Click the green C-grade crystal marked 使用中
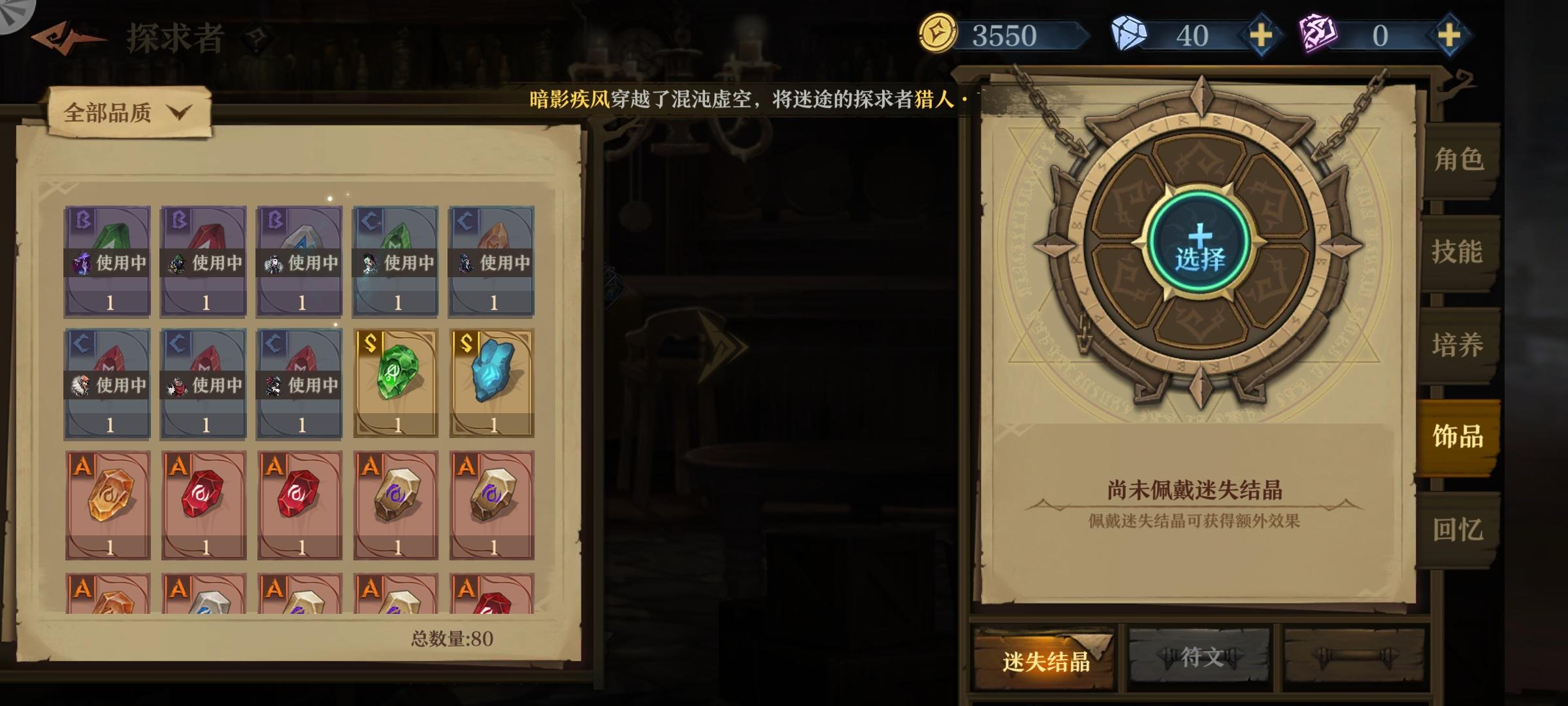 click(395, 261)
